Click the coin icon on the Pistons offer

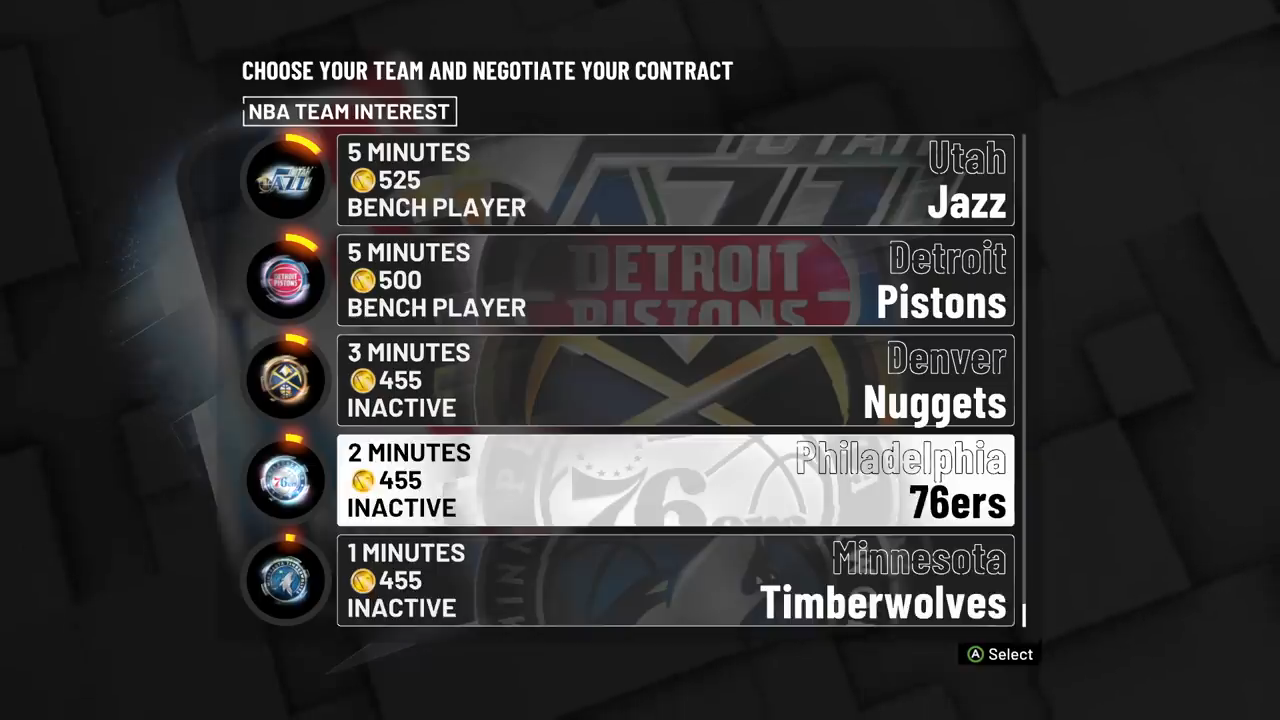click(x=362, y=280)
